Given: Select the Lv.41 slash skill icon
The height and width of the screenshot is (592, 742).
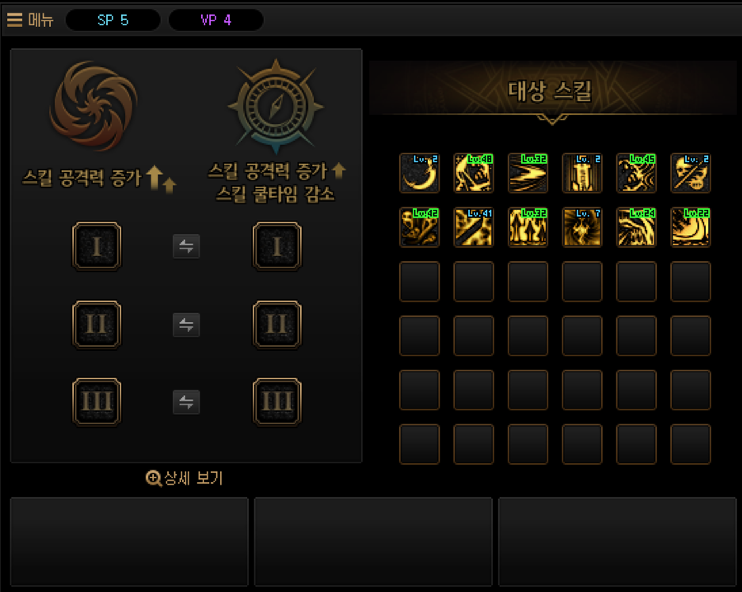Looking at the screenshot, I should [473, 227].
